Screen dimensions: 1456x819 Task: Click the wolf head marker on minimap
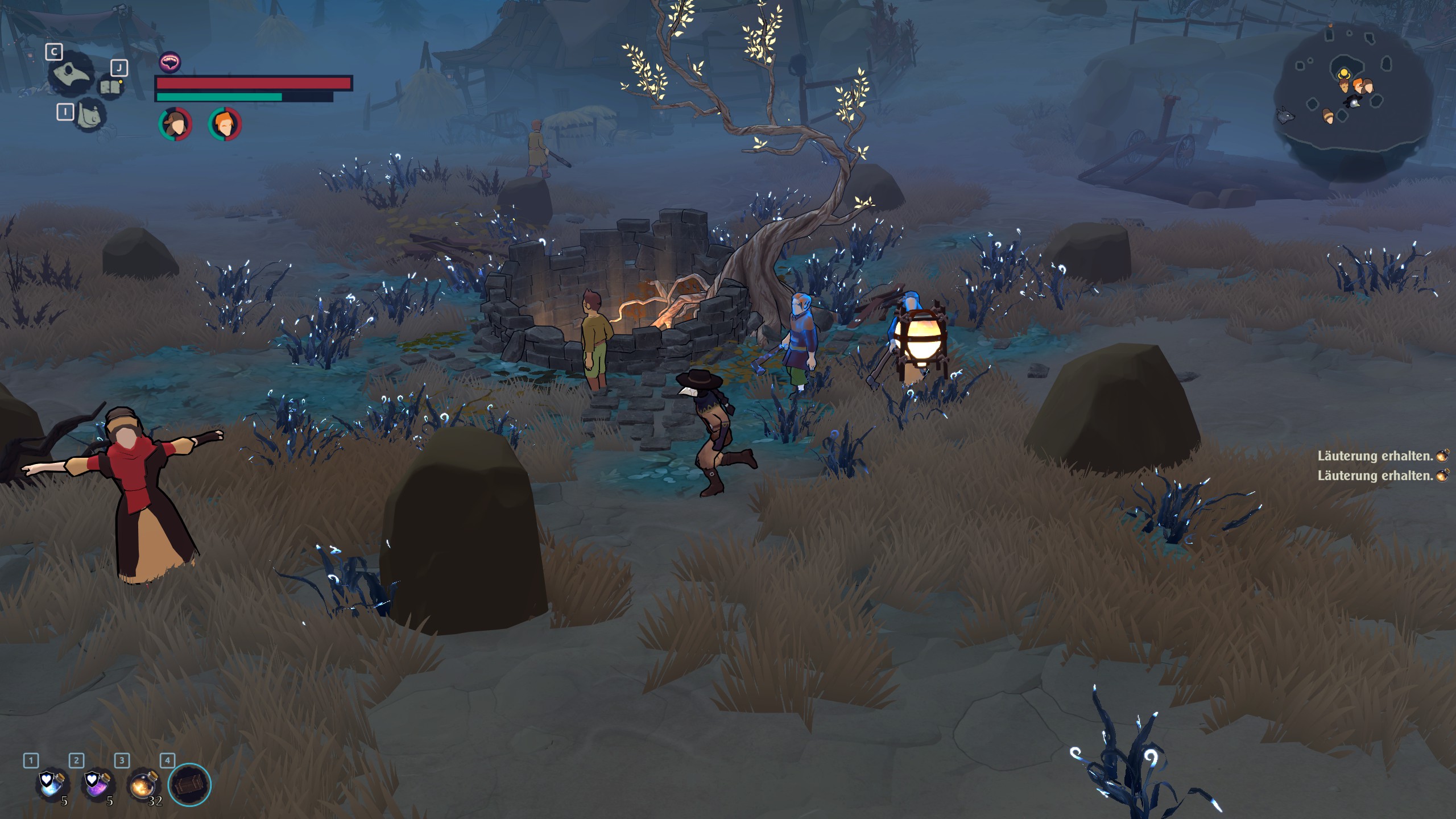[x=1286, y=116]
